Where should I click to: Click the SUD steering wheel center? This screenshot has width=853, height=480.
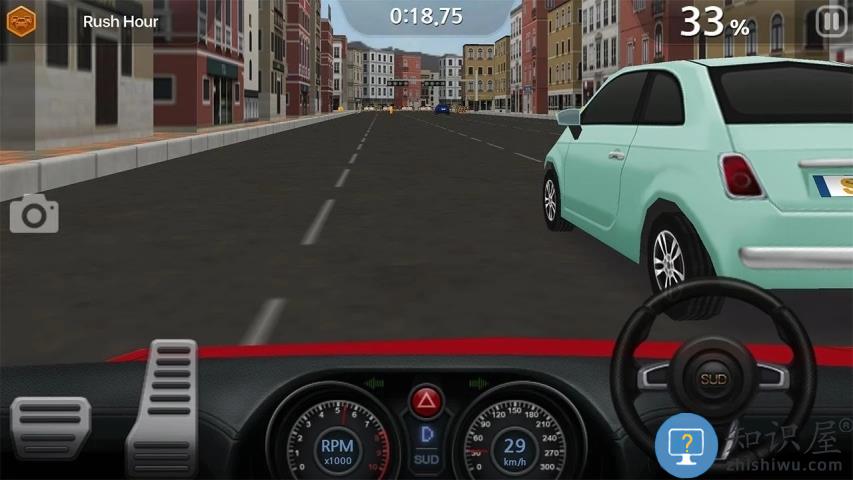click(713, 378)
